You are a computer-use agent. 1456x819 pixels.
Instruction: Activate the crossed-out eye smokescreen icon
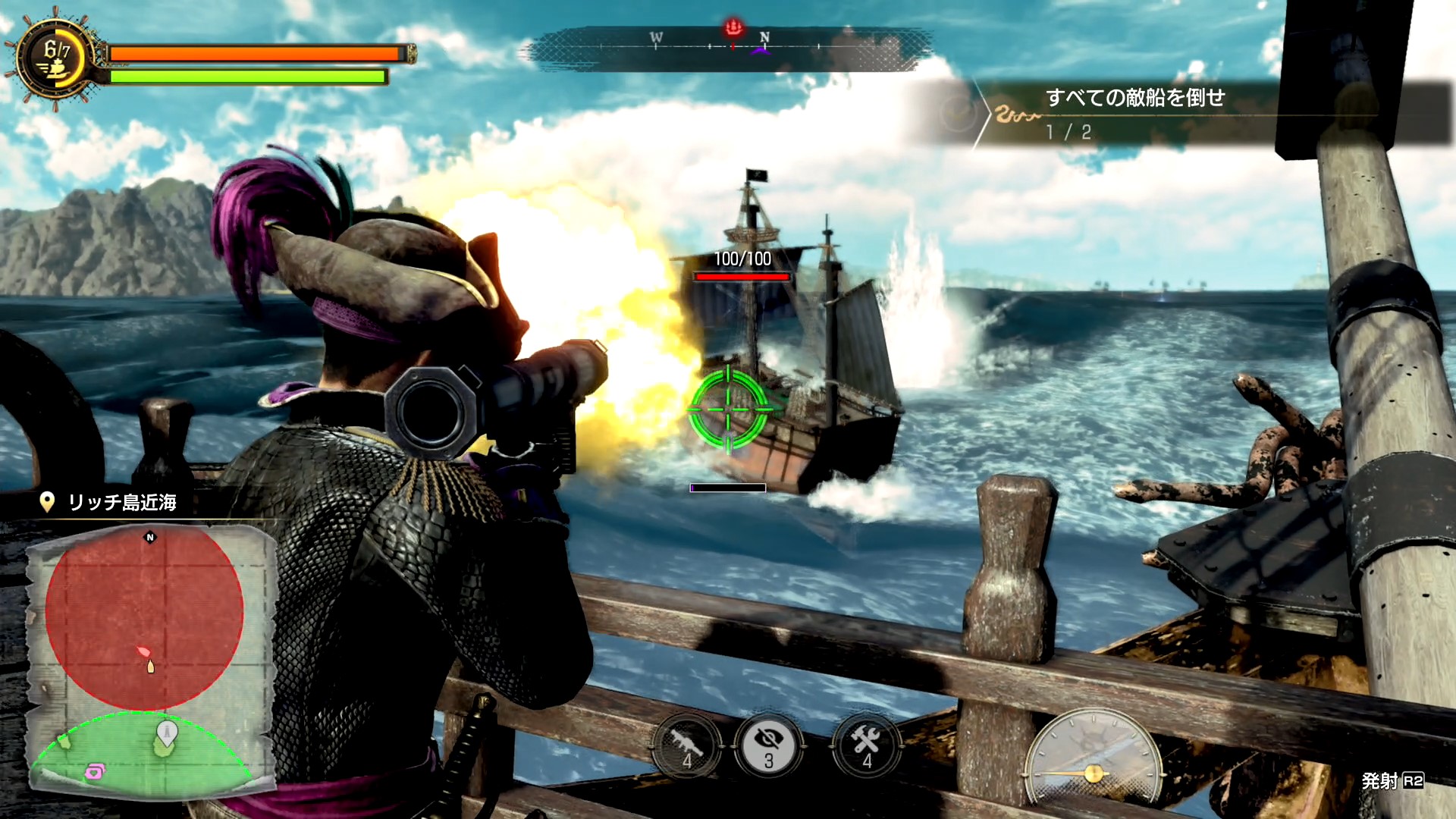769,746
